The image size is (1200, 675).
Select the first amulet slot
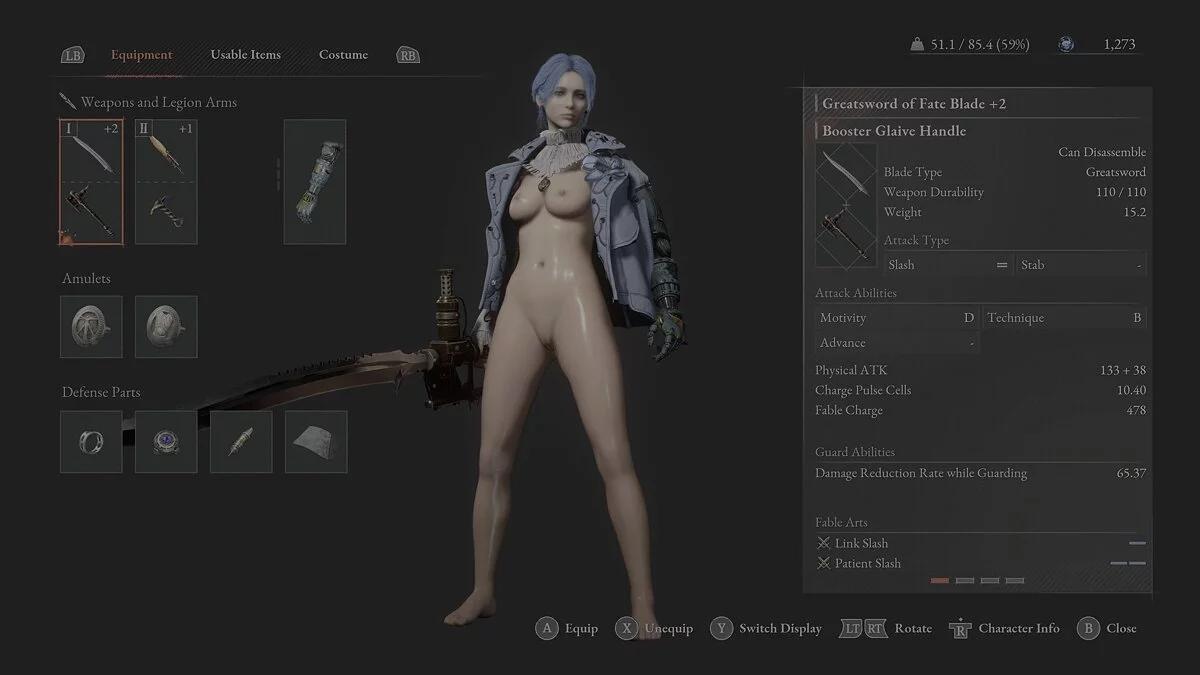pos(91,326)
